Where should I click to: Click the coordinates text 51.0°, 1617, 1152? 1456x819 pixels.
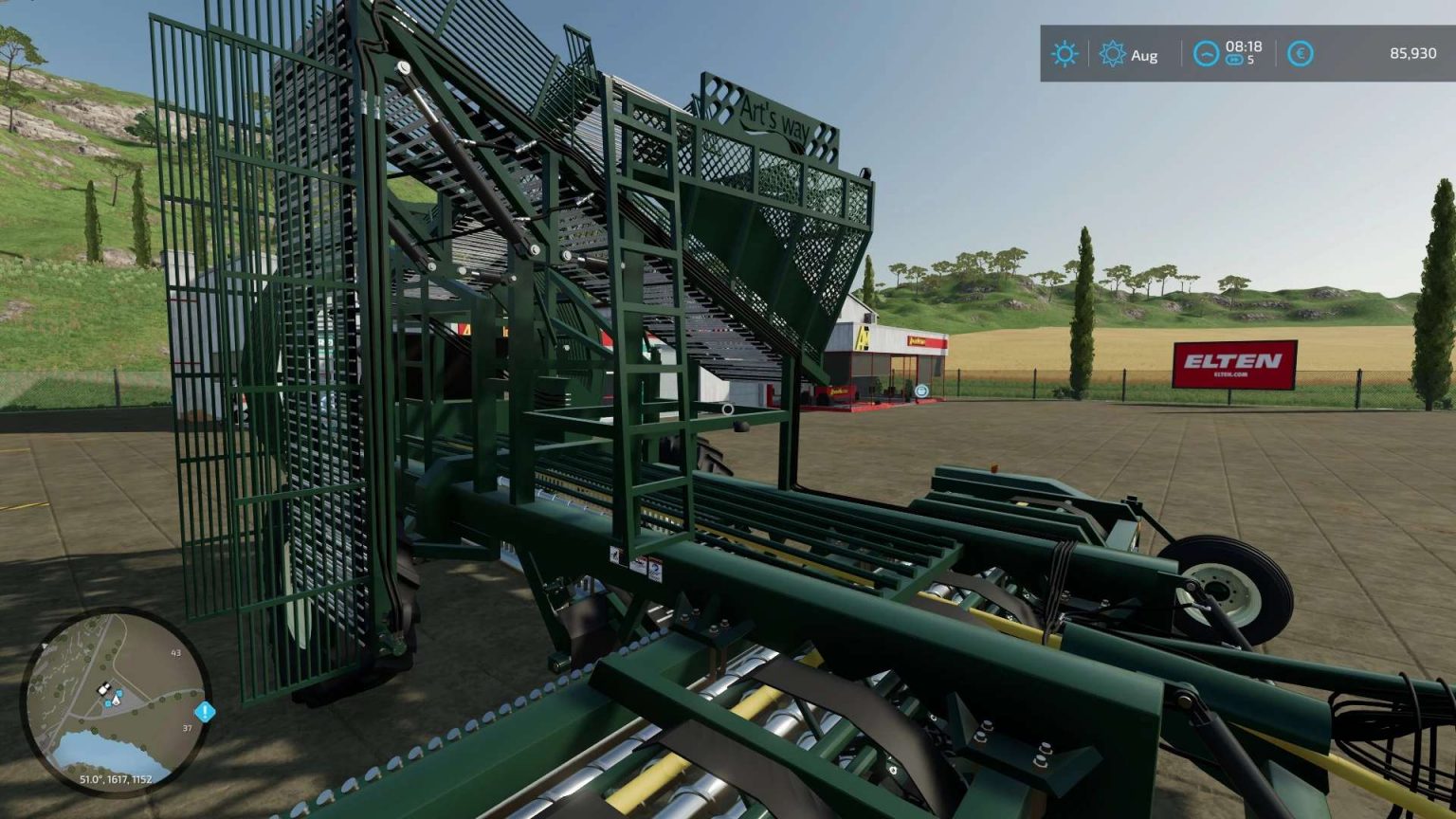[116, 780]
